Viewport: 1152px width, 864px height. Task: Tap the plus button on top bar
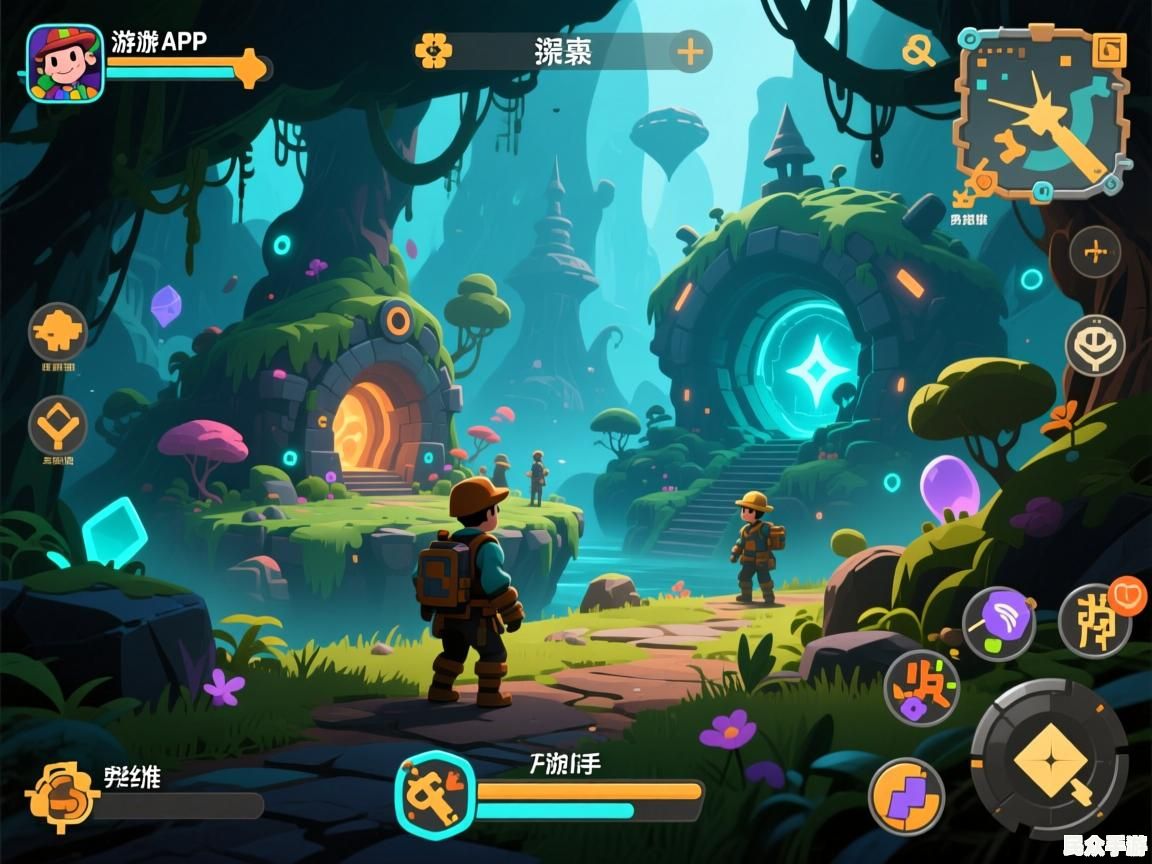click(690, 51)
